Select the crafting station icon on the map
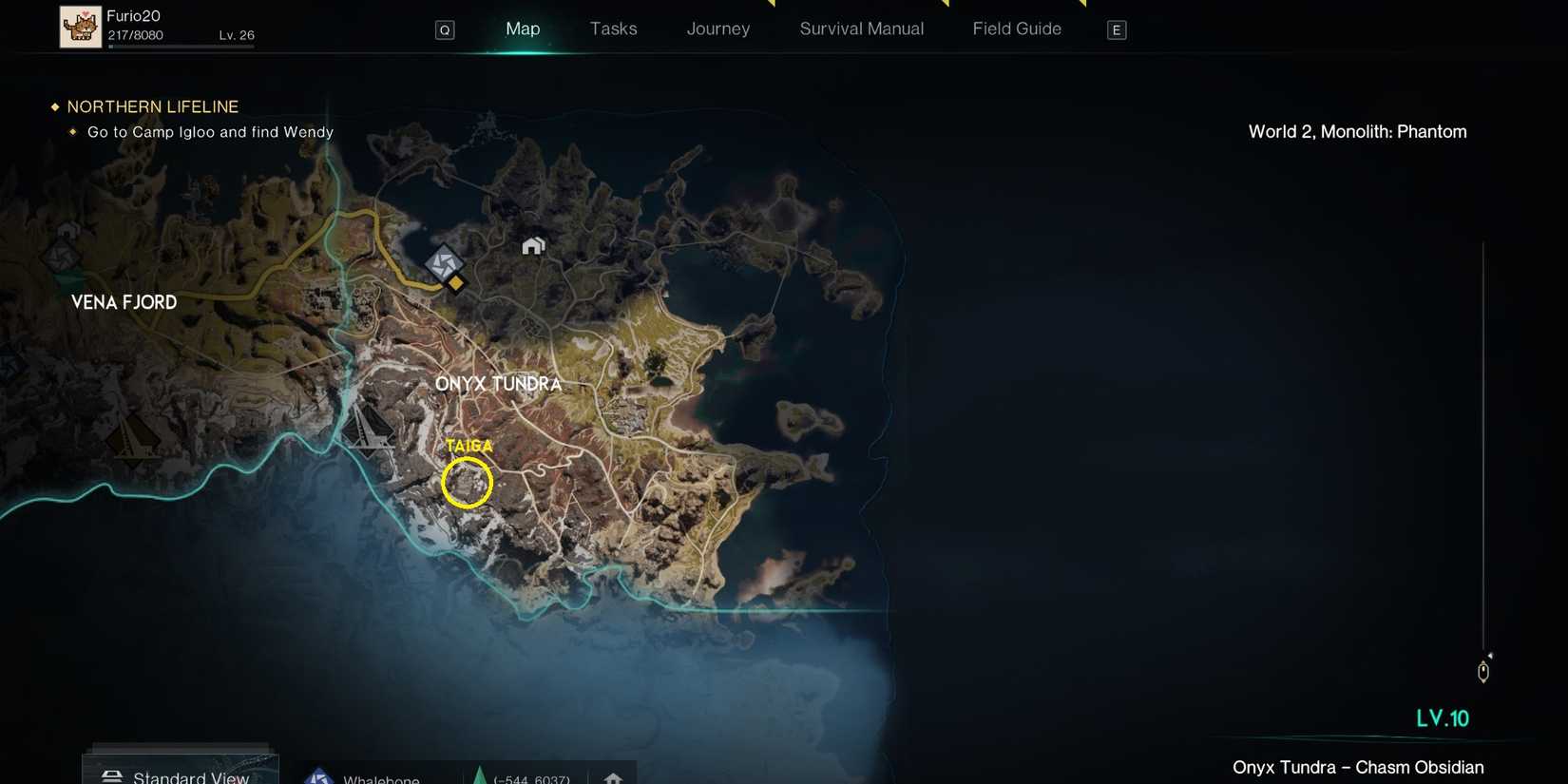Image resolution: width=1568 pixels, height=784 pixels. click(444, 266)
